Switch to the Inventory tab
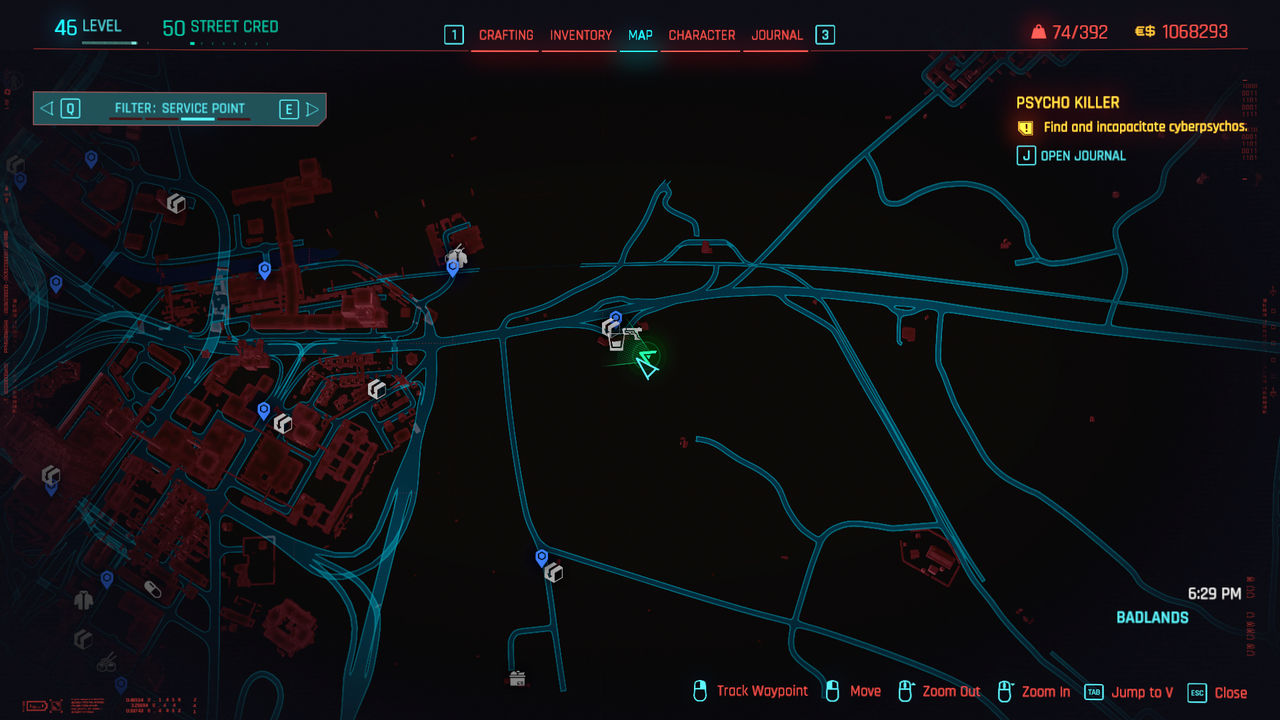This screenshot has width=1280, height=720. coord(580,35)
